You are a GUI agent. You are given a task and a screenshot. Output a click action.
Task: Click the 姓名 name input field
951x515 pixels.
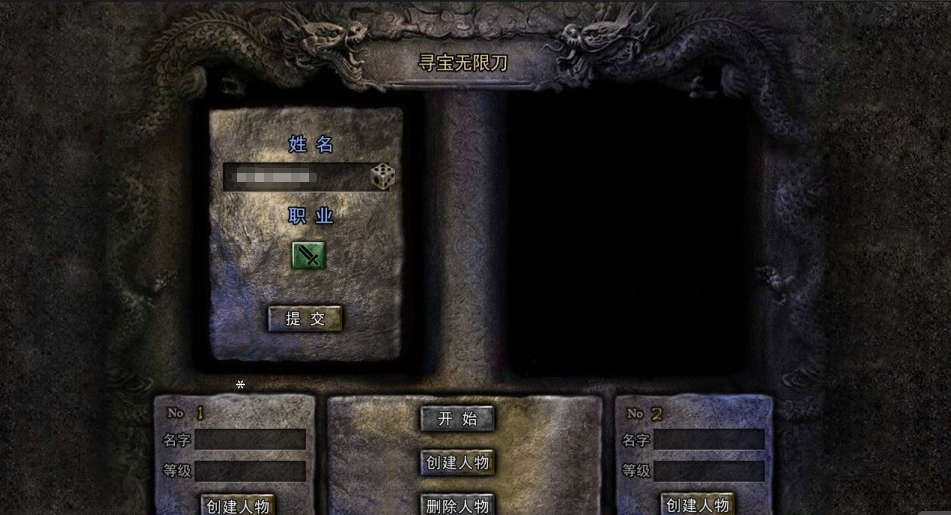(295, 177)
